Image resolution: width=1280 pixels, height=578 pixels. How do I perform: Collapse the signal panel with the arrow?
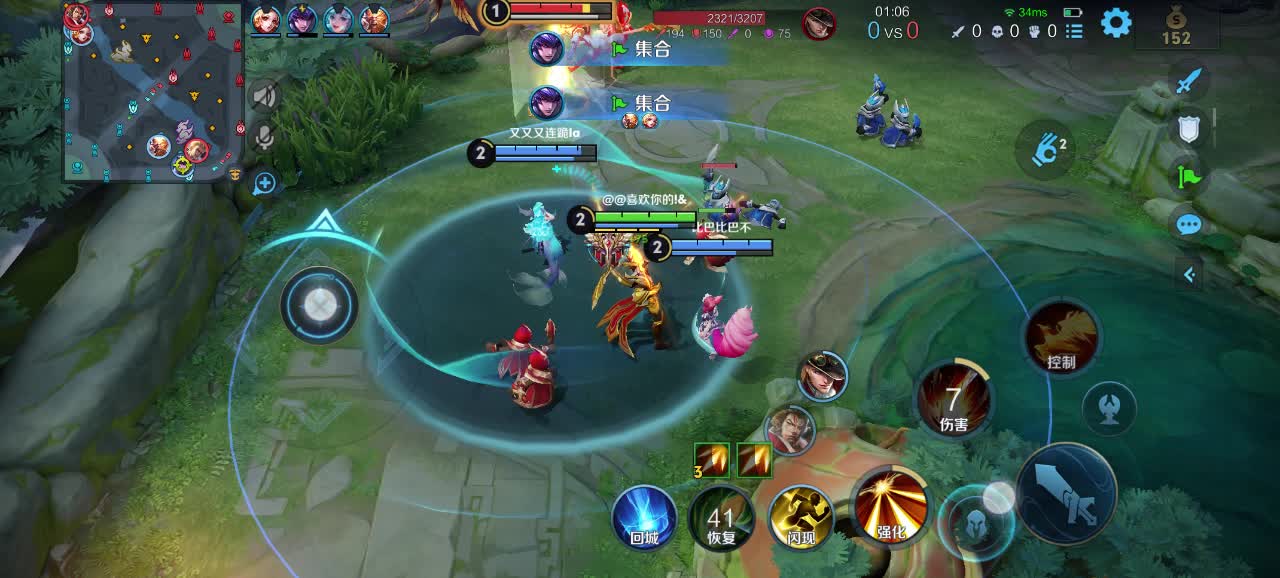1189,274
